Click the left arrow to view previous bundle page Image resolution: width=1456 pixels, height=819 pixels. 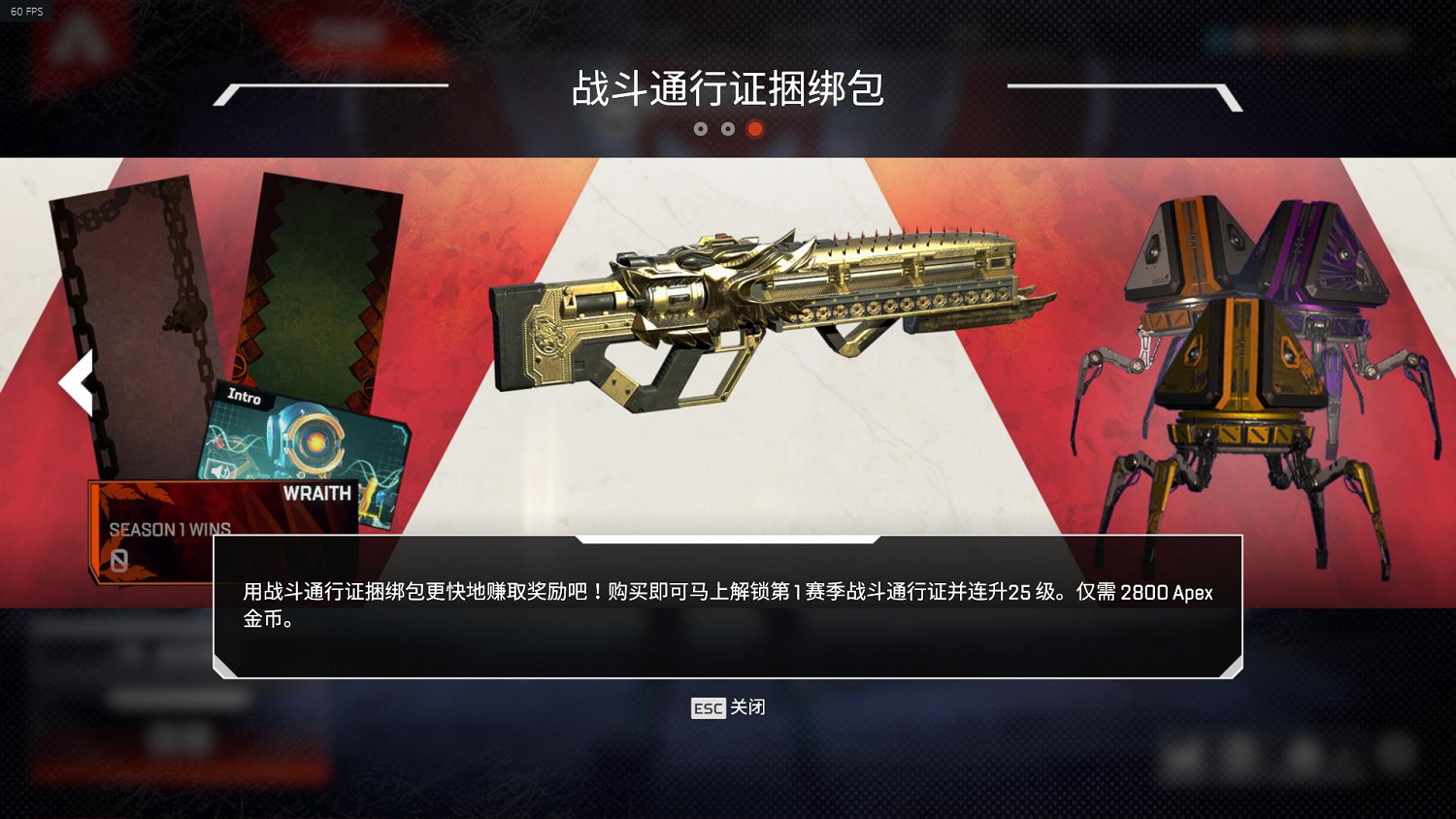[x=77, y=382]
